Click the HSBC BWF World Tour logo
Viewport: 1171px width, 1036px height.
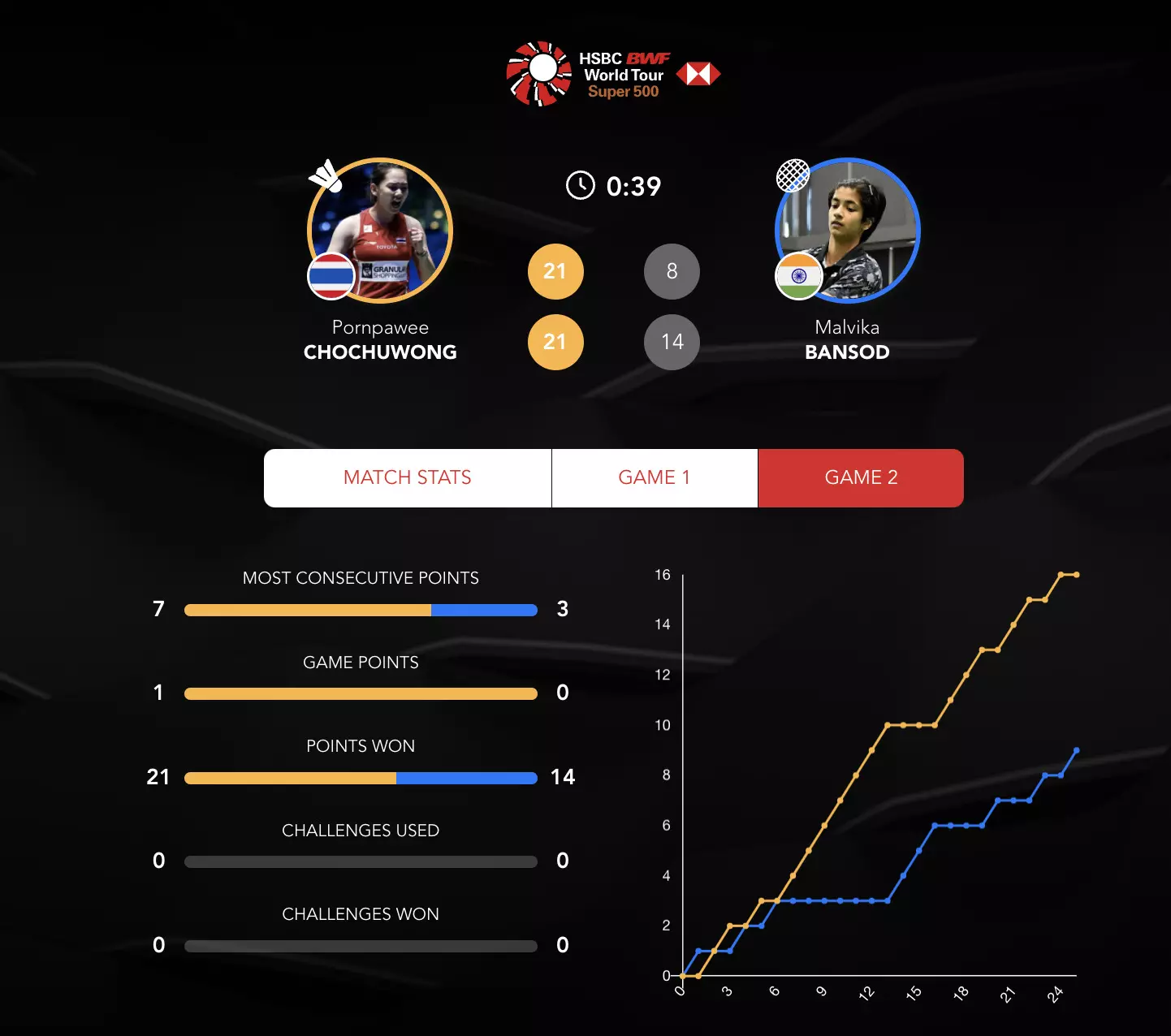pos(612,74)
